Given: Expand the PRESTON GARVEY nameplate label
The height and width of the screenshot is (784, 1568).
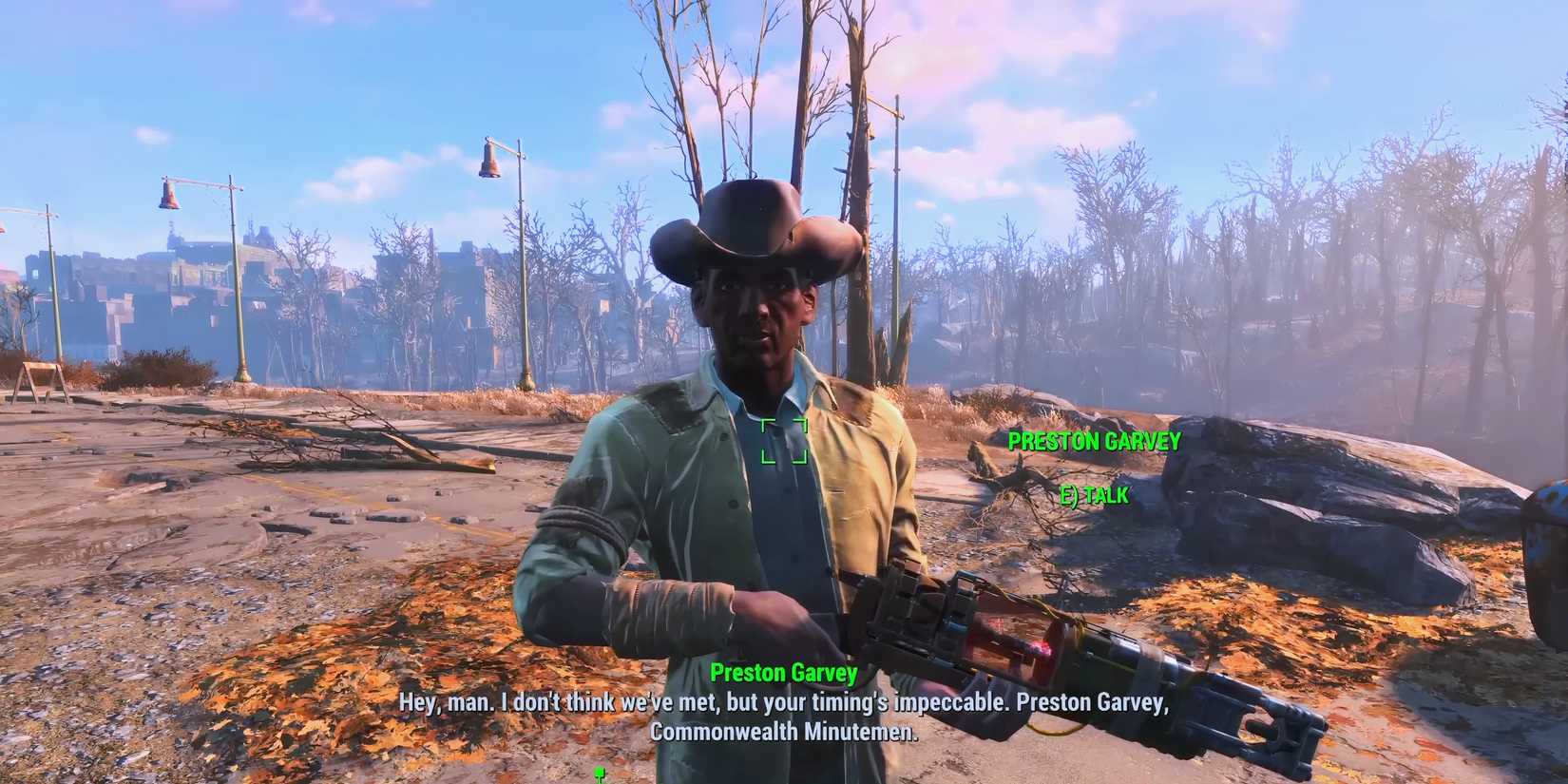Looking at the screenshot, I should pos(1094,441).
